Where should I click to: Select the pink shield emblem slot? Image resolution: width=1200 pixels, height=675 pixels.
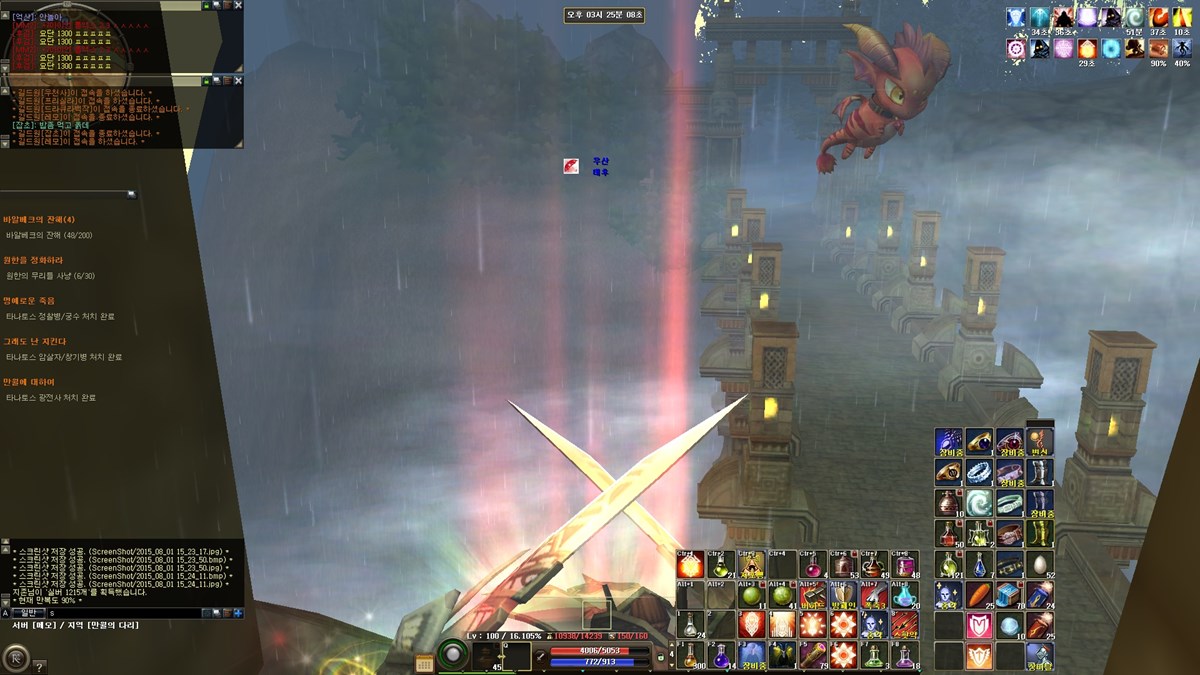(979, 626)
